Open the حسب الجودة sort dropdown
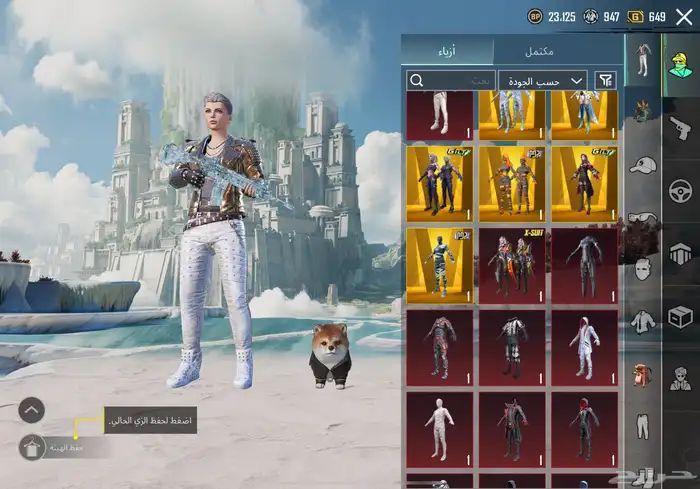The width and height of the screenshot is (700, 489). [x=543, y=80]
